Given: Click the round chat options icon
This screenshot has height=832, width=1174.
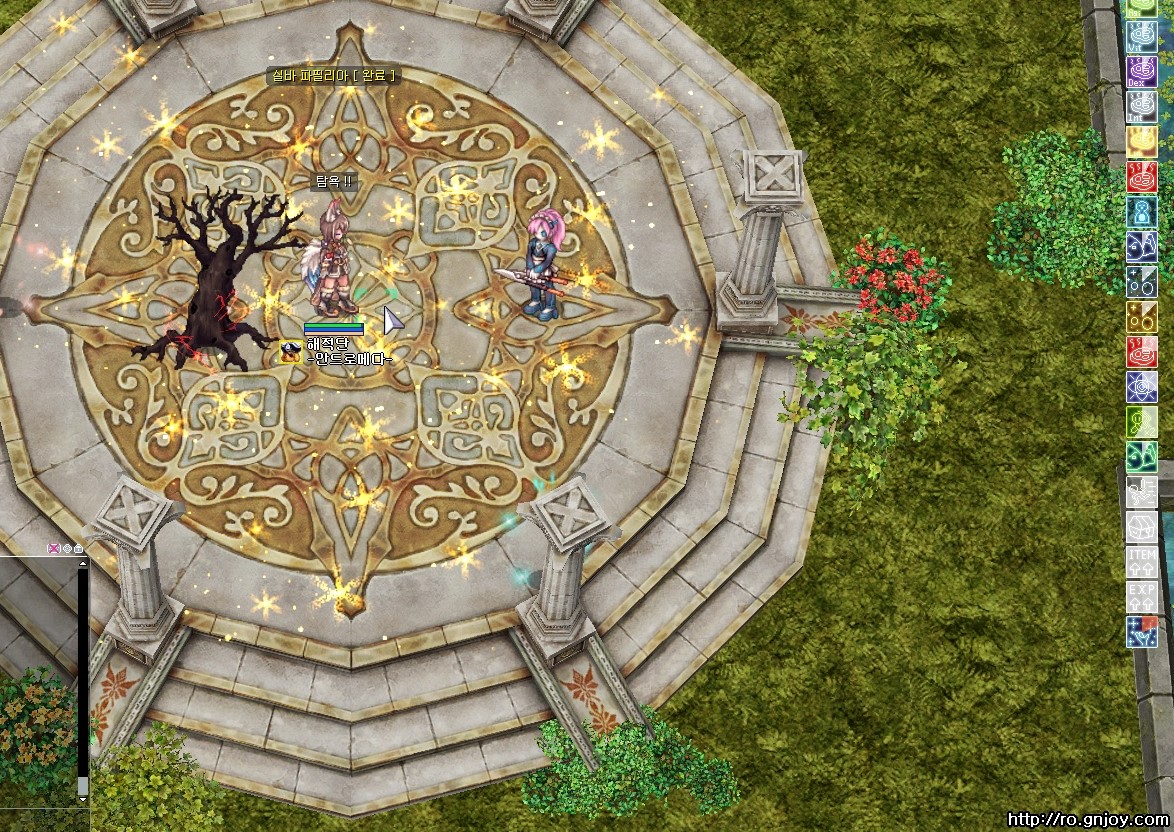Looking at the screenshot, I should 67,548.
